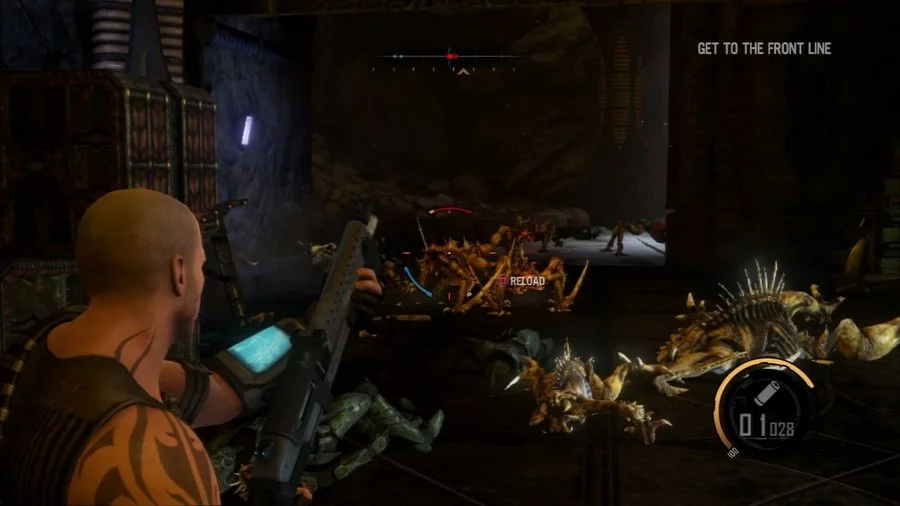Select the bullet weapon icon in the circular gauge
Image resolution: width=900 pixels, height=506 pixels.
767,390
